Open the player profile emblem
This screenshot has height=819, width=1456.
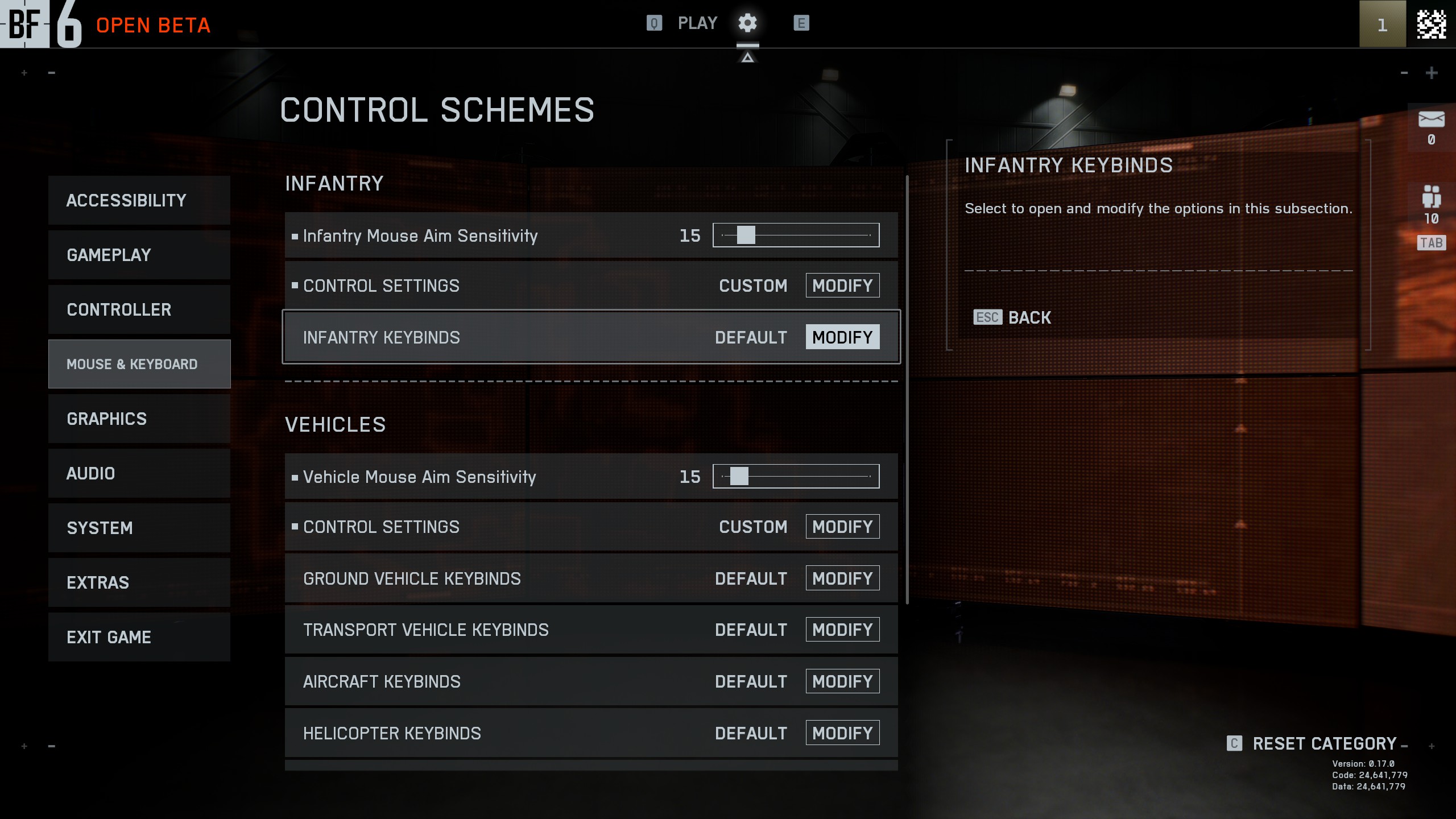pyautogui.click(x=1431, y=24)
